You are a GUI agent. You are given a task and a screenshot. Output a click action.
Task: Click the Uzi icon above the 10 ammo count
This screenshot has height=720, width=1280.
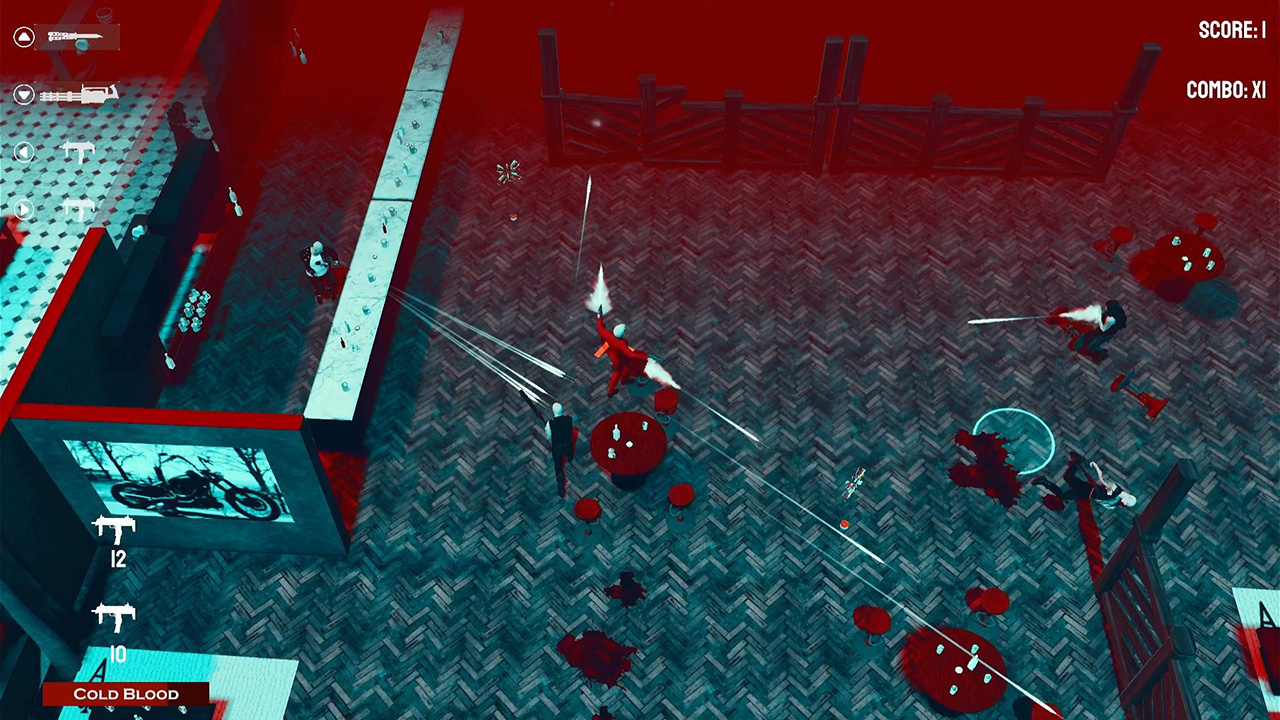(x=113, y=615)
